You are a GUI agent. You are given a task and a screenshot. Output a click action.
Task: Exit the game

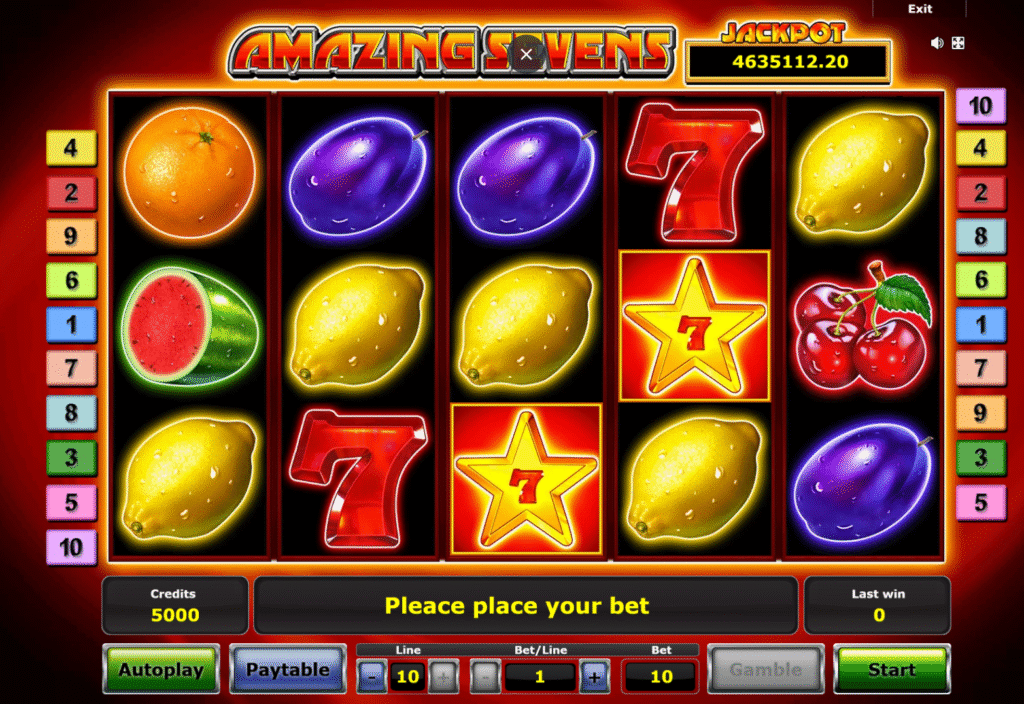point(920,9)
